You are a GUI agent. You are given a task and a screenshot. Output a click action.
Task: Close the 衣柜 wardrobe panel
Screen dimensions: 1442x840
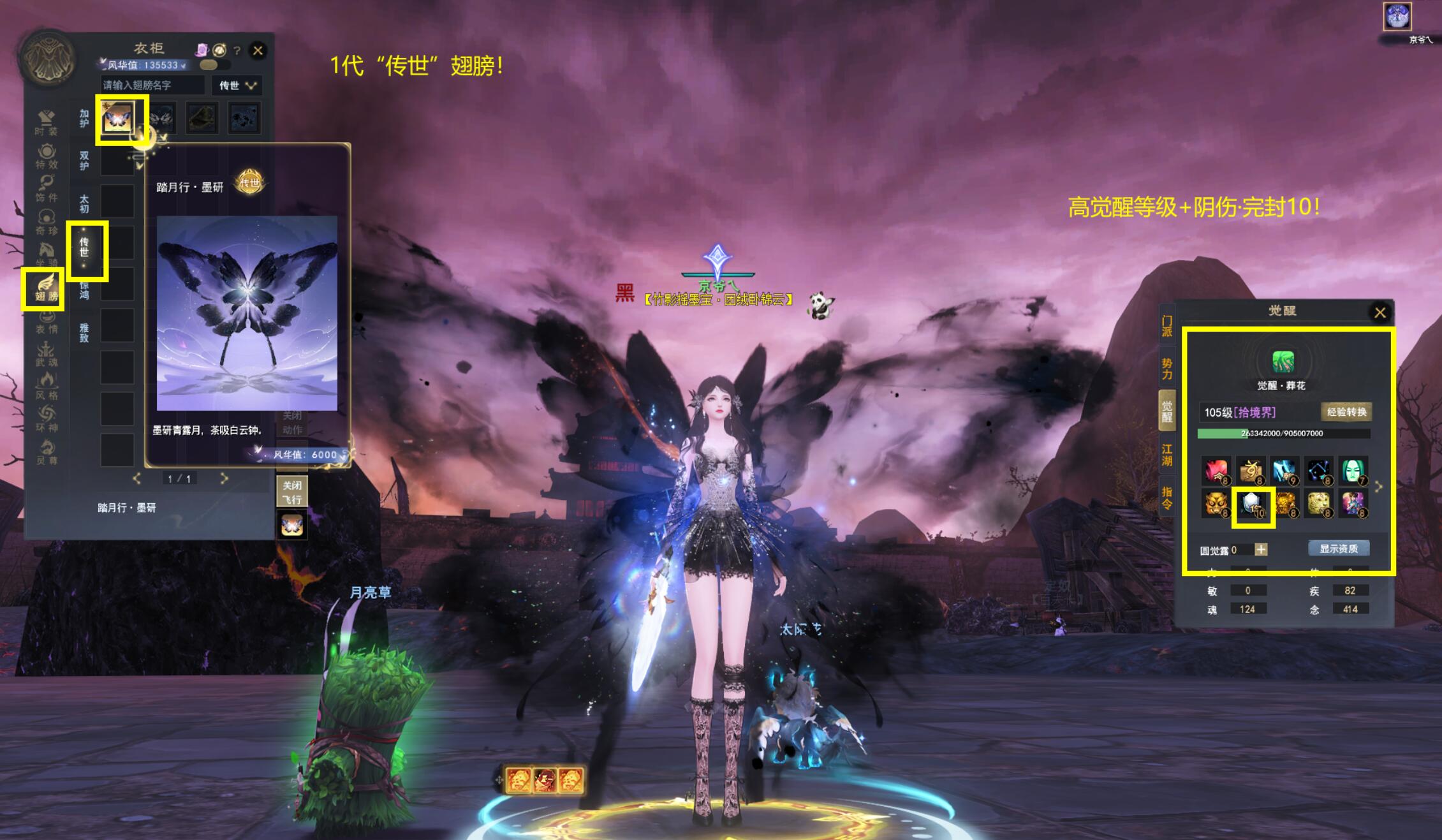coord(258,50)
